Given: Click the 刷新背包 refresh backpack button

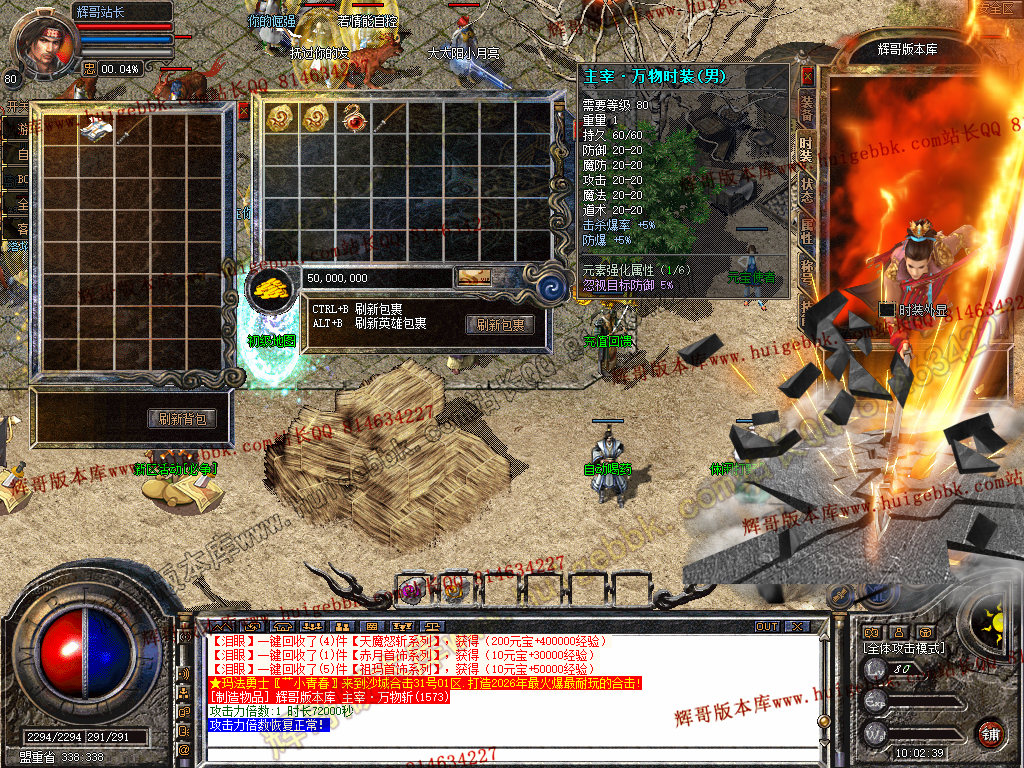Looking at the screenshot, I should click(182, 418).
